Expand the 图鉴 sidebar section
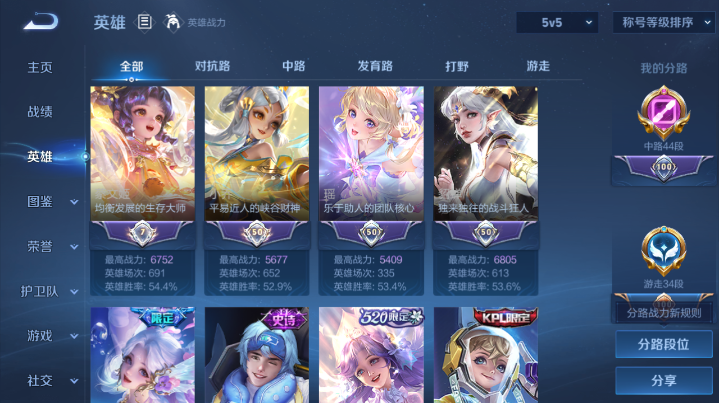This screenshot has width=719, height=403. (48, 201)
